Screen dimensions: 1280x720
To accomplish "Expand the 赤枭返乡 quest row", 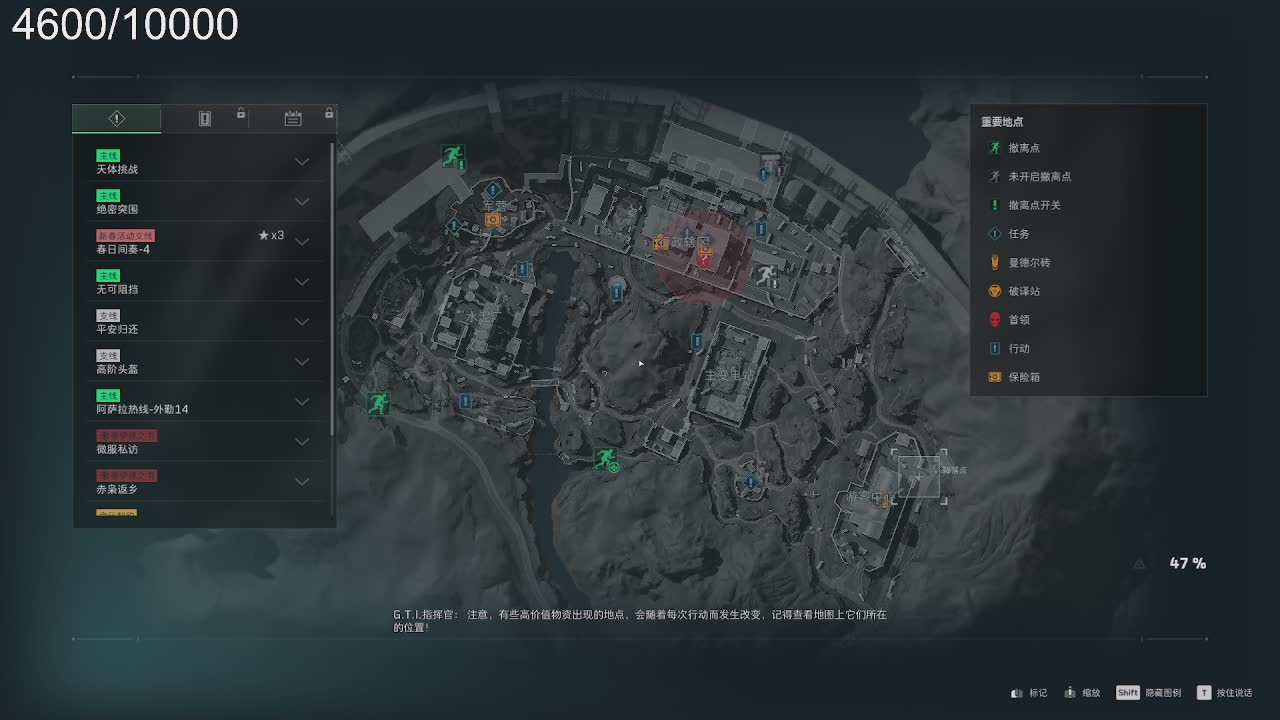I will pos(301,482).
